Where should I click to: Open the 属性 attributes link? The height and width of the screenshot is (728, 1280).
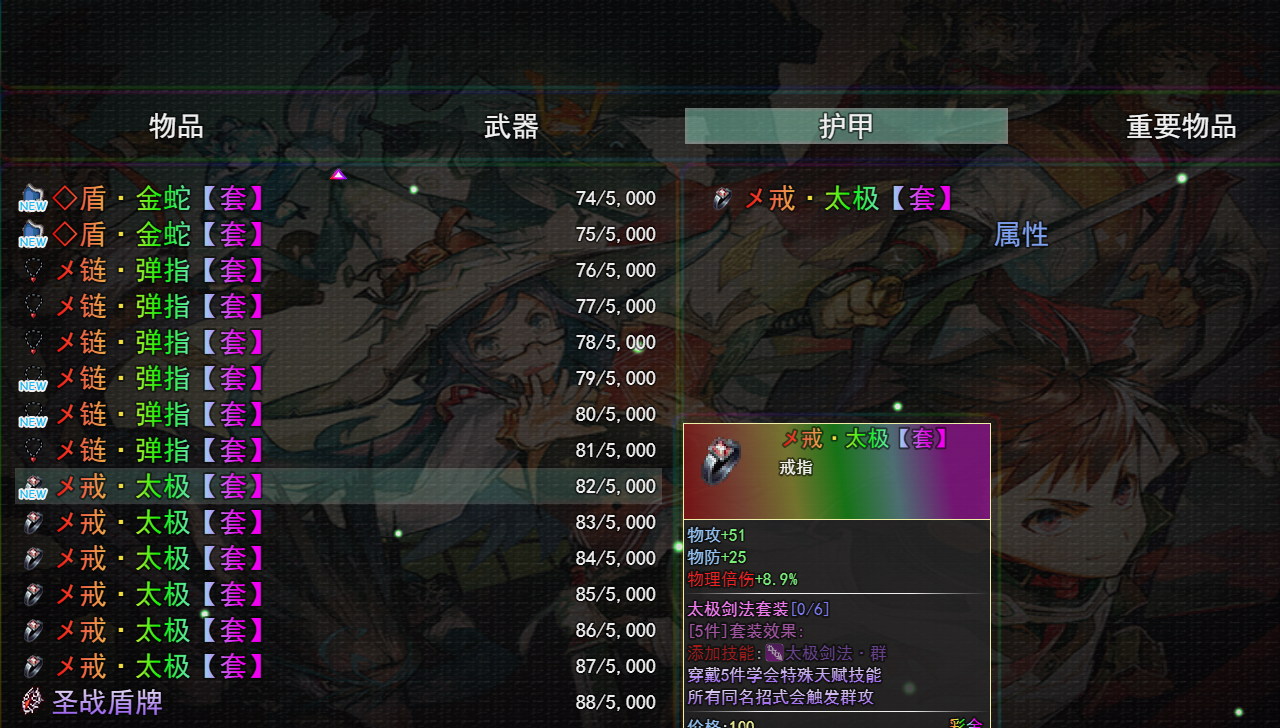pos(1020,235)
